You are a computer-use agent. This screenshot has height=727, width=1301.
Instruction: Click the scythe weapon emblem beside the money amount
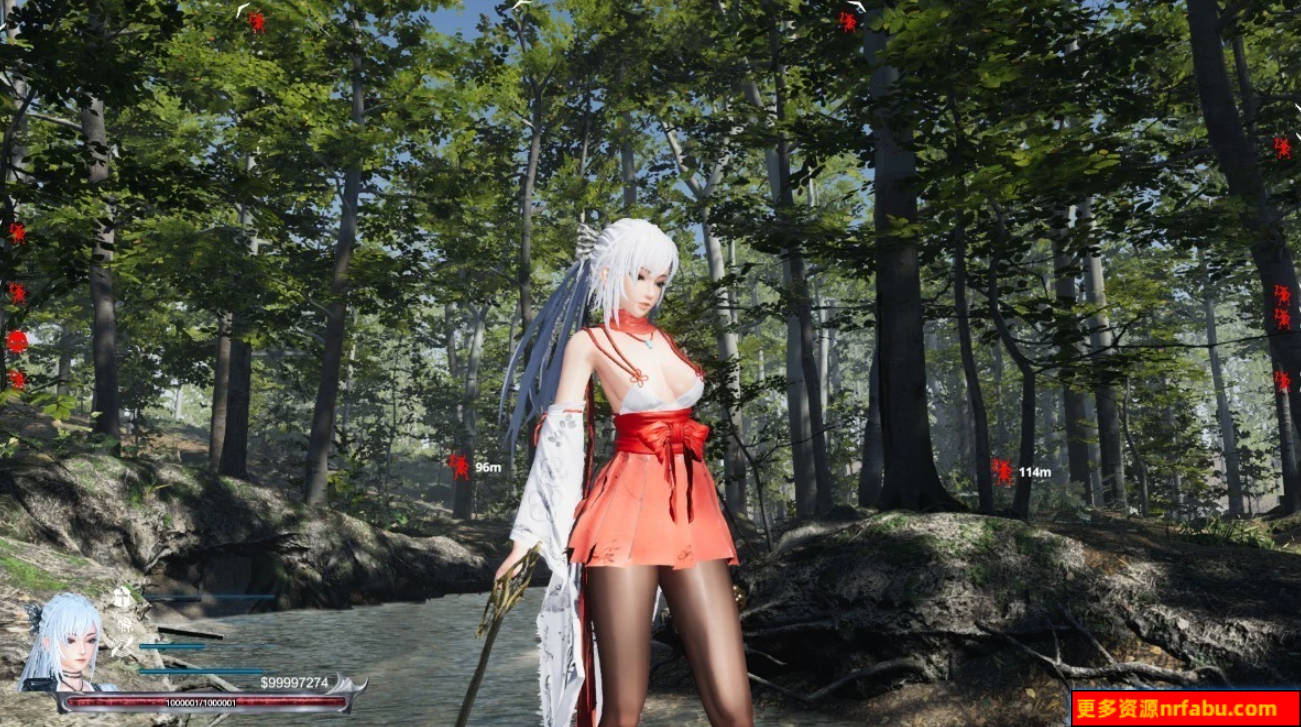pyautogui.click(x=347, y=686)
